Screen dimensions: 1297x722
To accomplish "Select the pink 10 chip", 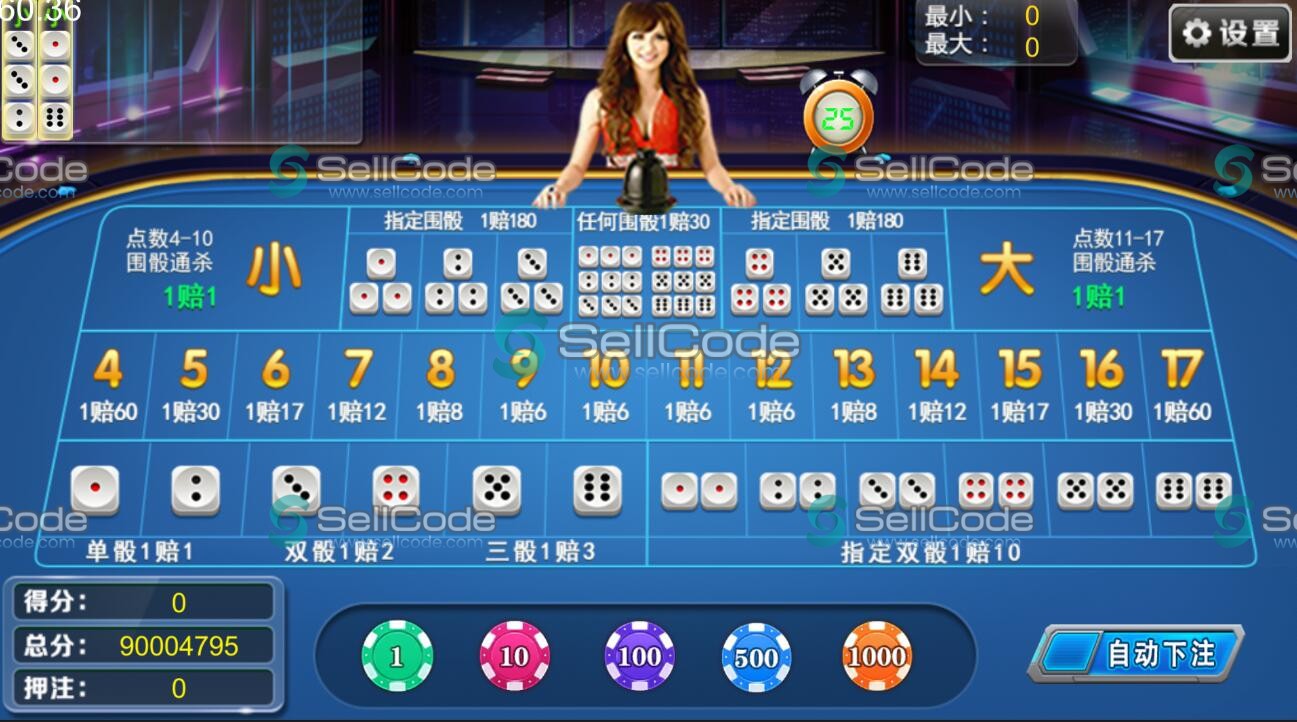I will [x=517, y=655].
